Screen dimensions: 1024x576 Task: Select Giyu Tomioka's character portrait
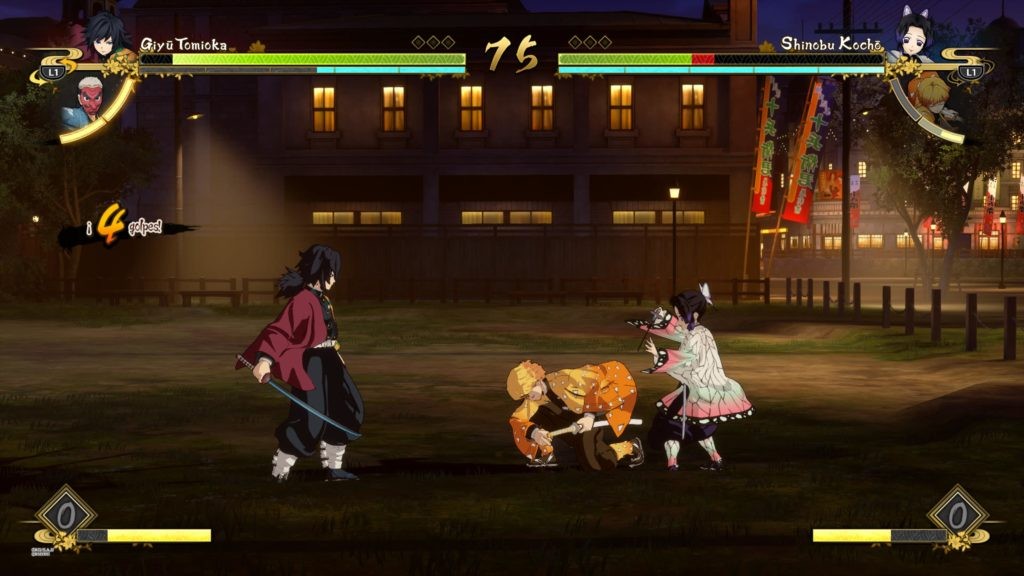pos(103,37)
